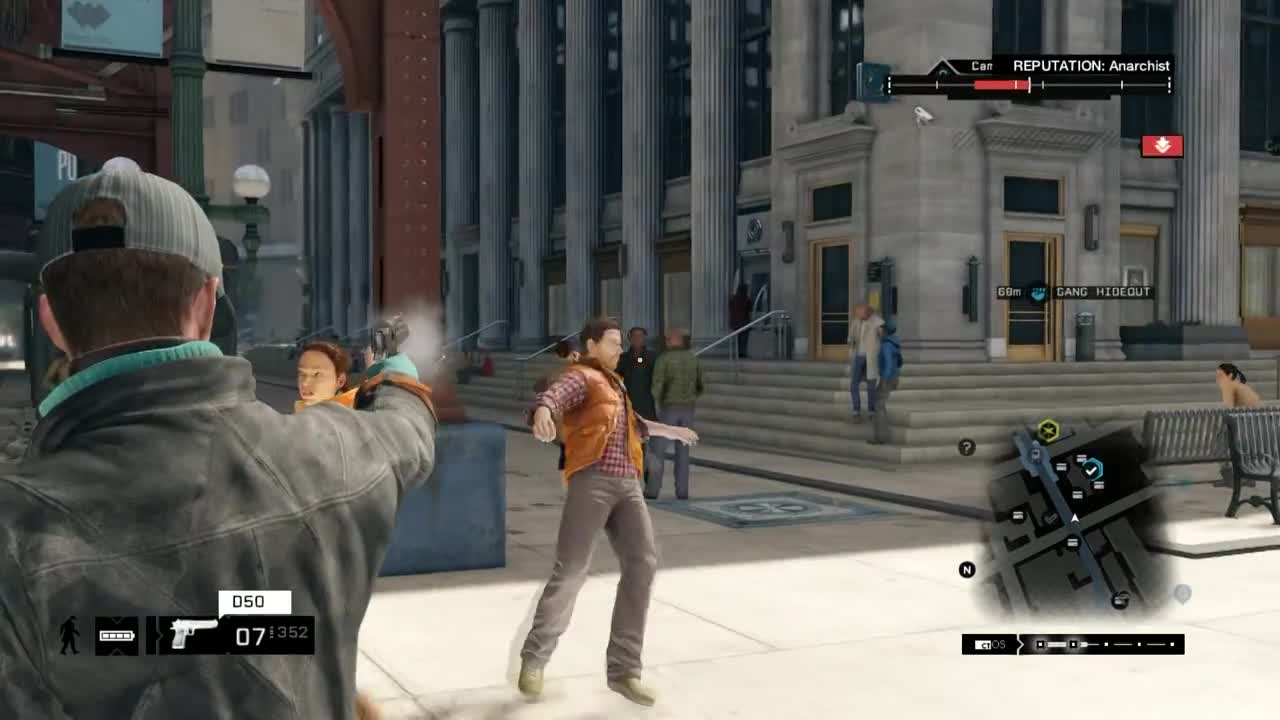Click the question mark minimap marker
Viewport: 1280px width, 720px height.
point(966,448)
